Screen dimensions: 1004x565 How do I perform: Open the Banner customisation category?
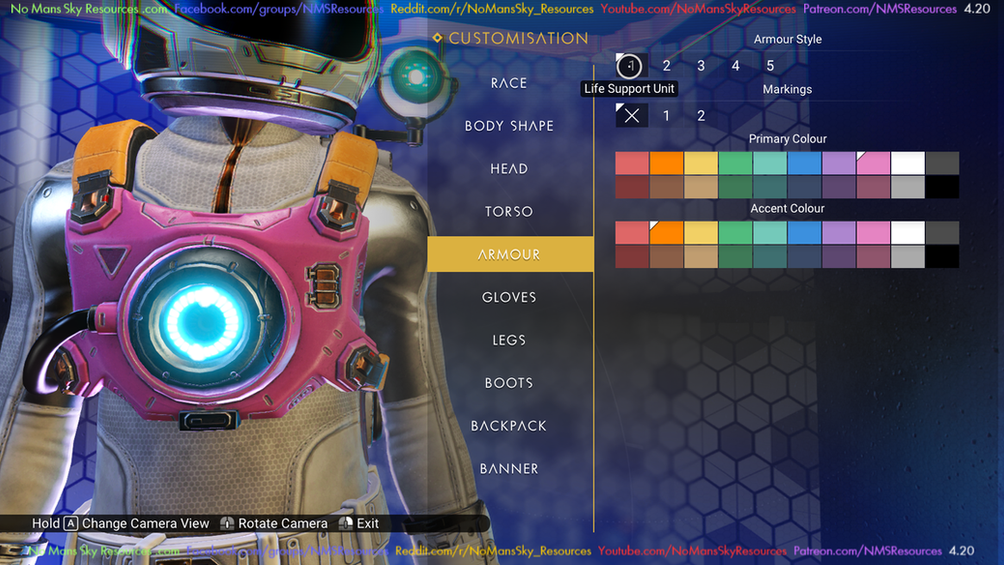[509, 469]
